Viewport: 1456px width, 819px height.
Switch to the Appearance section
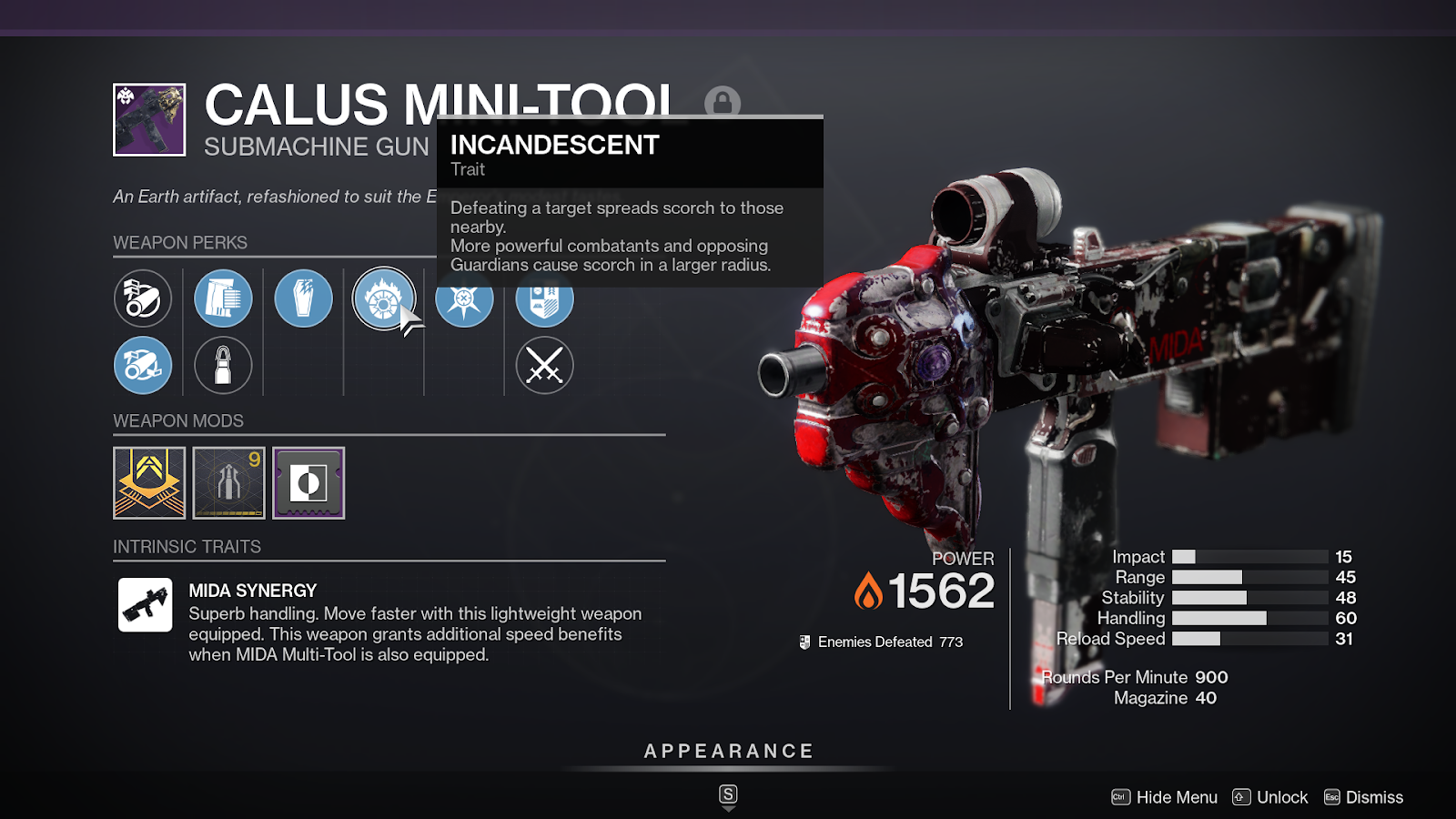pyautogui.click(x=728, y=752)
